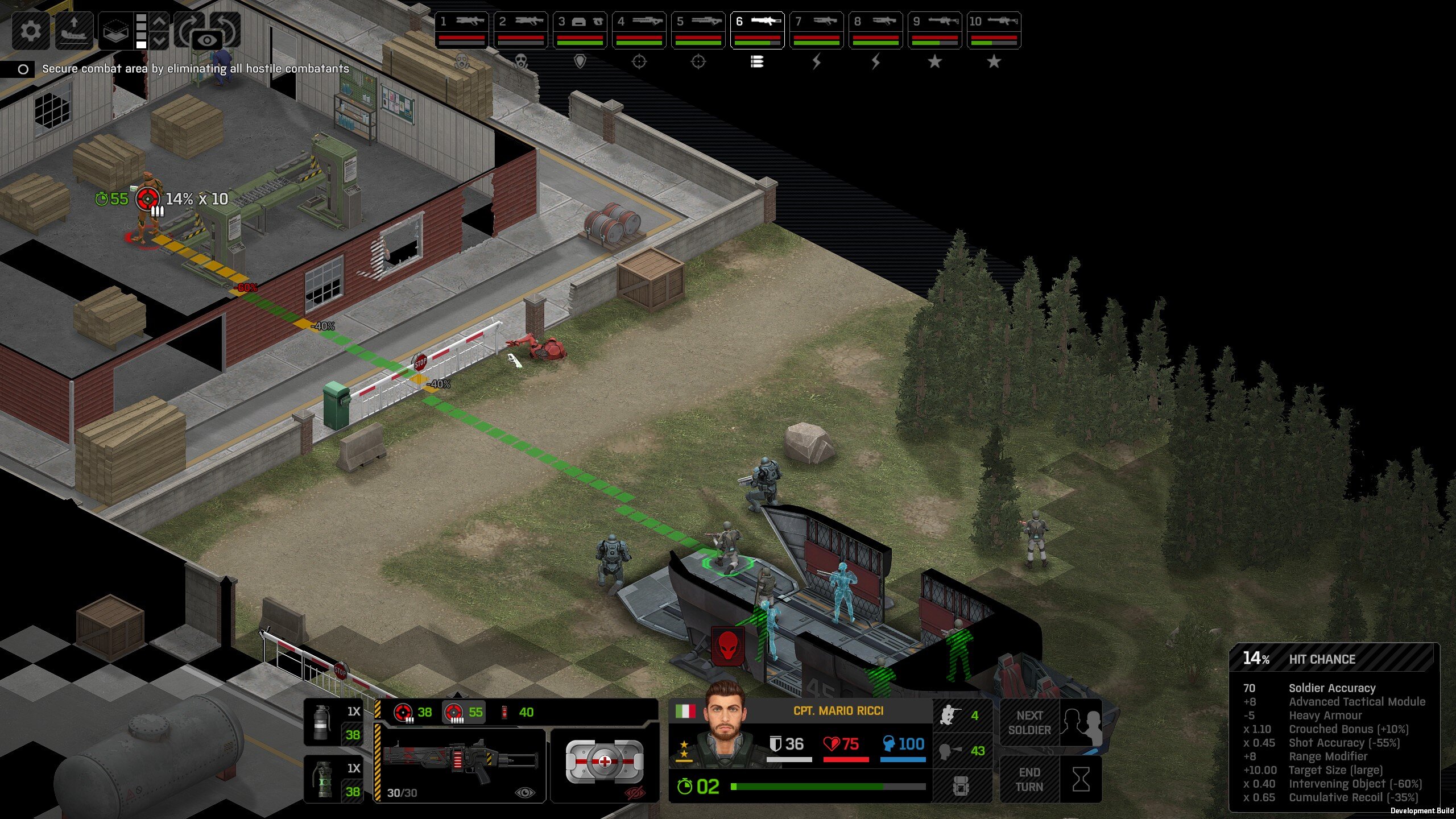Move camera up one level
Viewport: 1456px width, 819px height.
coord(160,22)
